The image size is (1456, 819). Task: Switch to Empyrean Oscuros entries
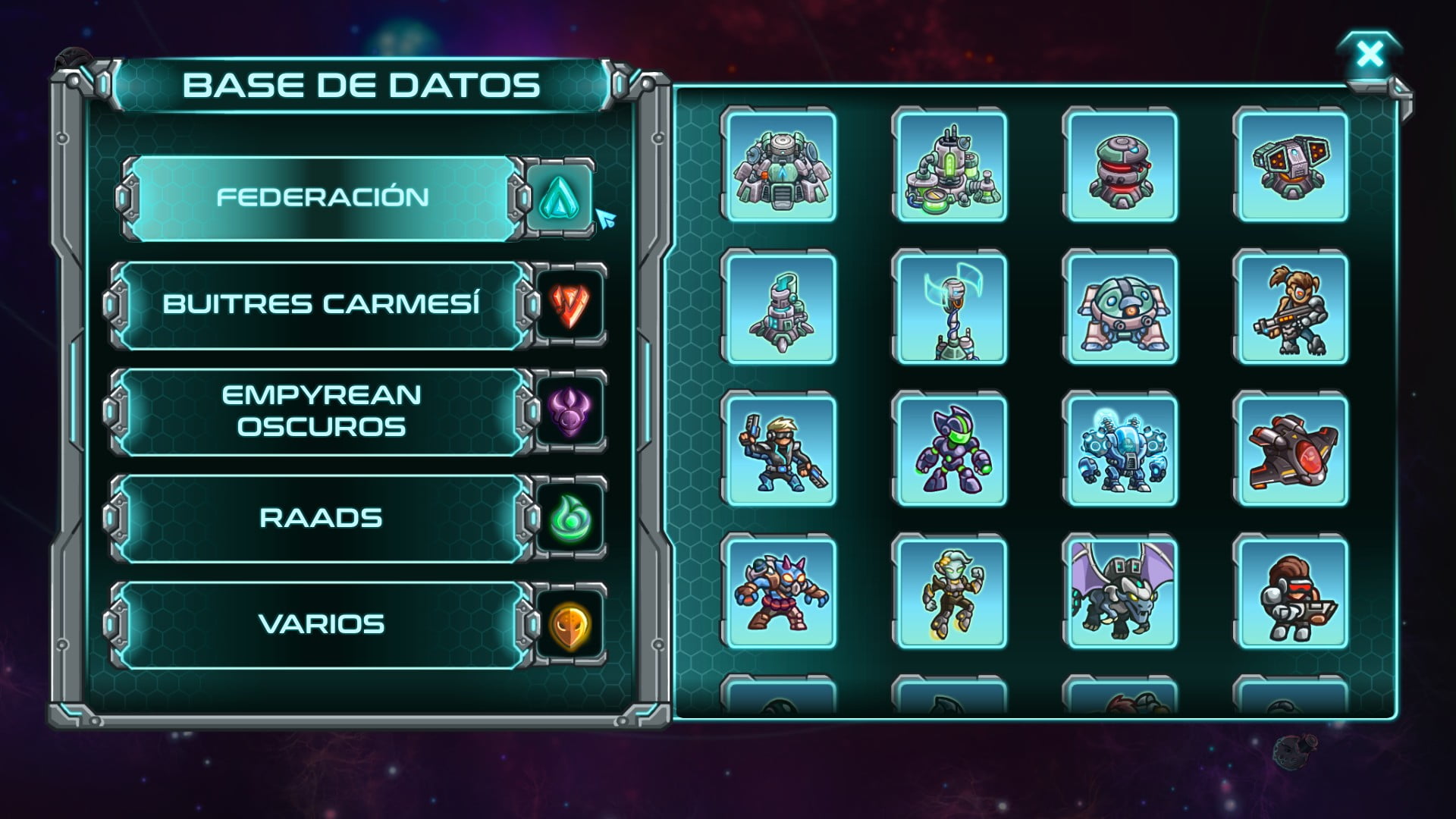(322, 412)
